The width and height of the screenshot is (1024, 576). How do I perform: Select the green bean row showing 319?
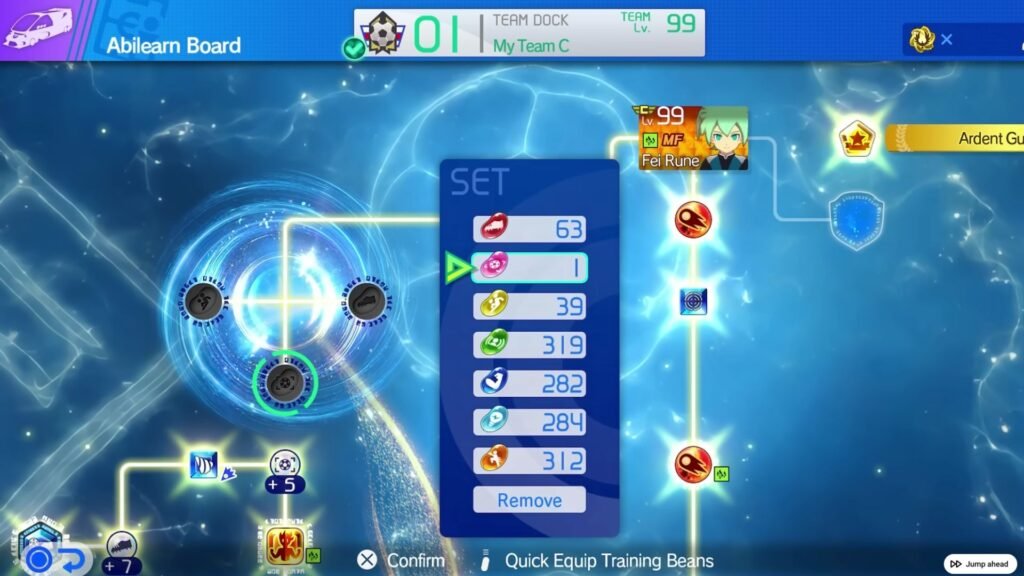click(x=529, y=345)
